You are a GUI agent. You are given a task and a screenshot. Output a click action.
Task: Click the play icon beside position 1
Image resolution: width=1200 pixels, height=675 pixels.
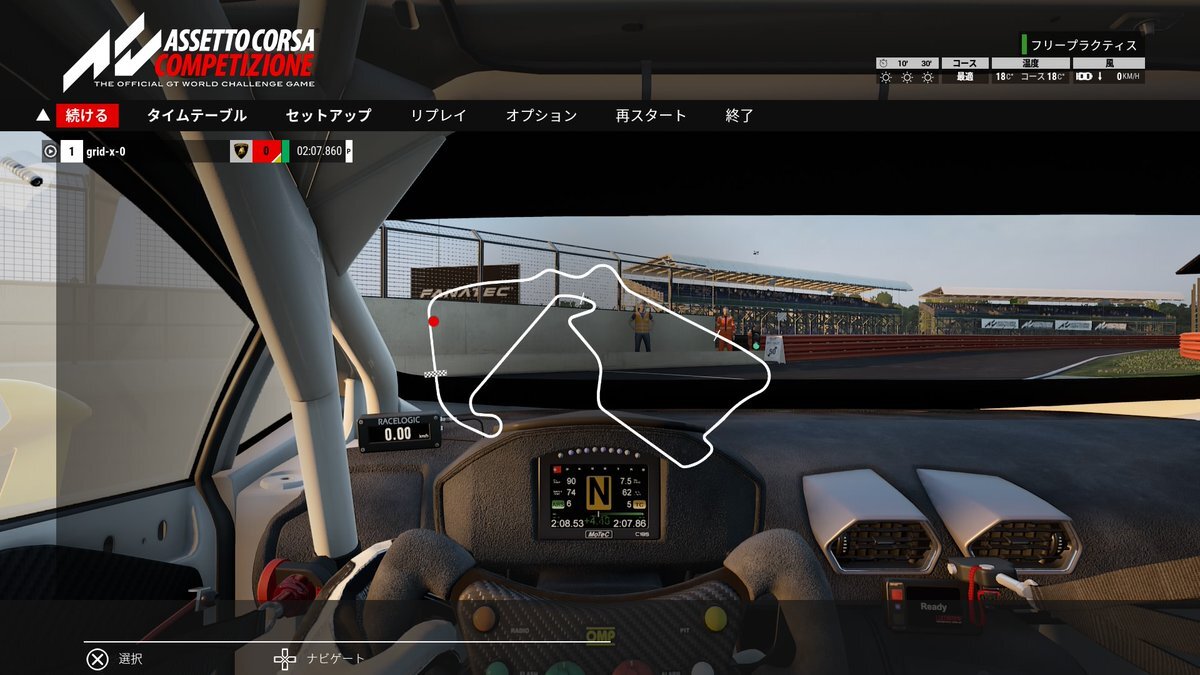pyautogui.click(x=50, y=152)
